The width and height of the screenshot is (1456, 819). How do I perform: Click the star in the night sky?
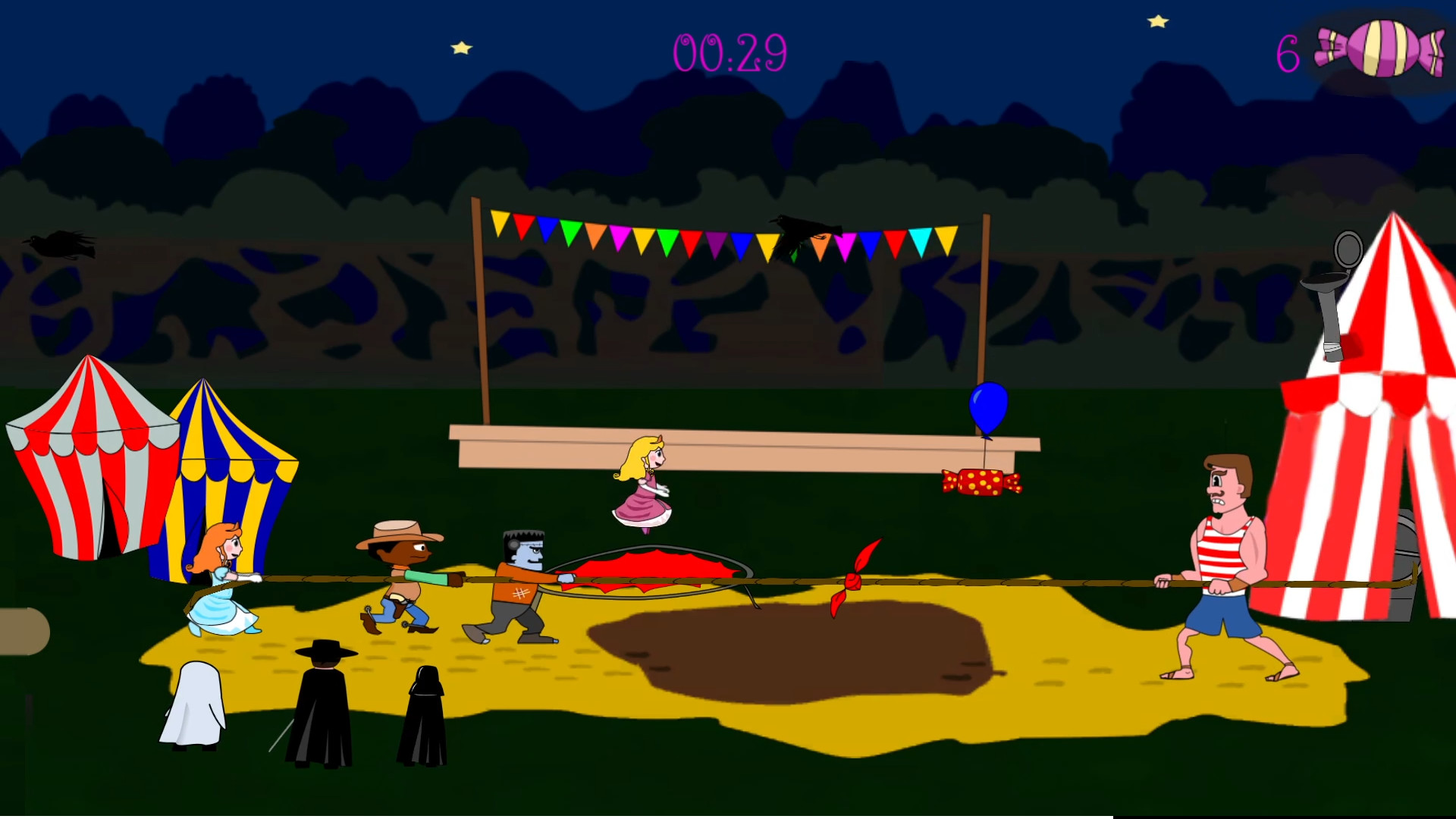coord(461,45)
